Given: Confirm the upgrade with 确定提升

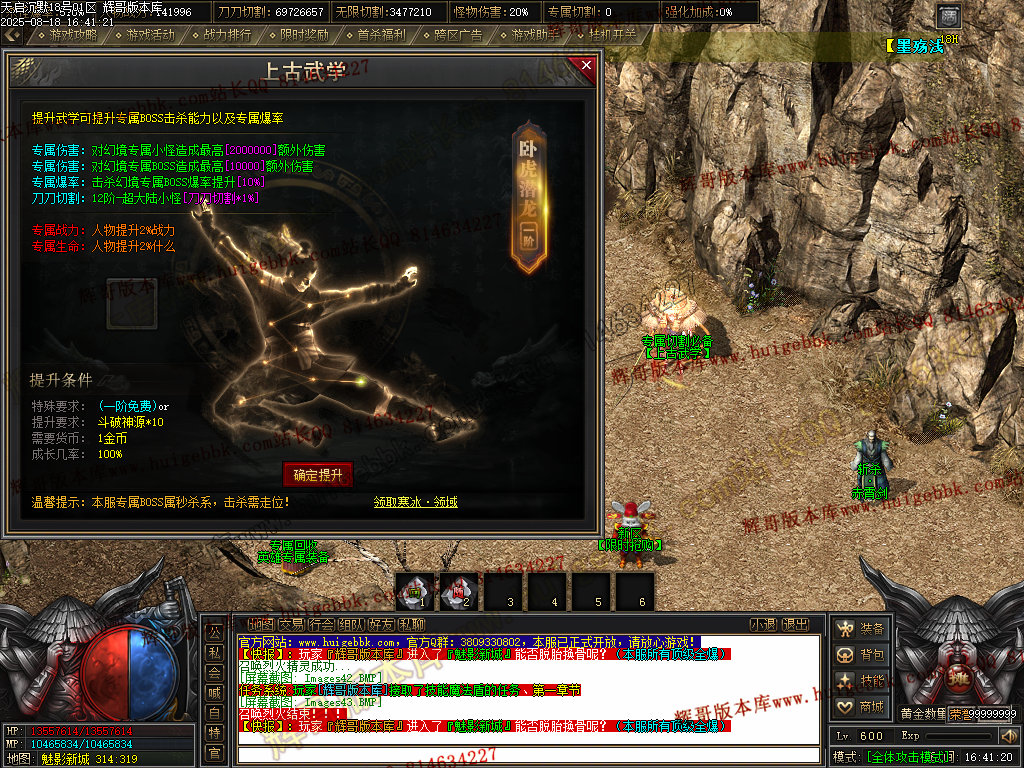Looking at the screenshot, I should pos(318,475).
